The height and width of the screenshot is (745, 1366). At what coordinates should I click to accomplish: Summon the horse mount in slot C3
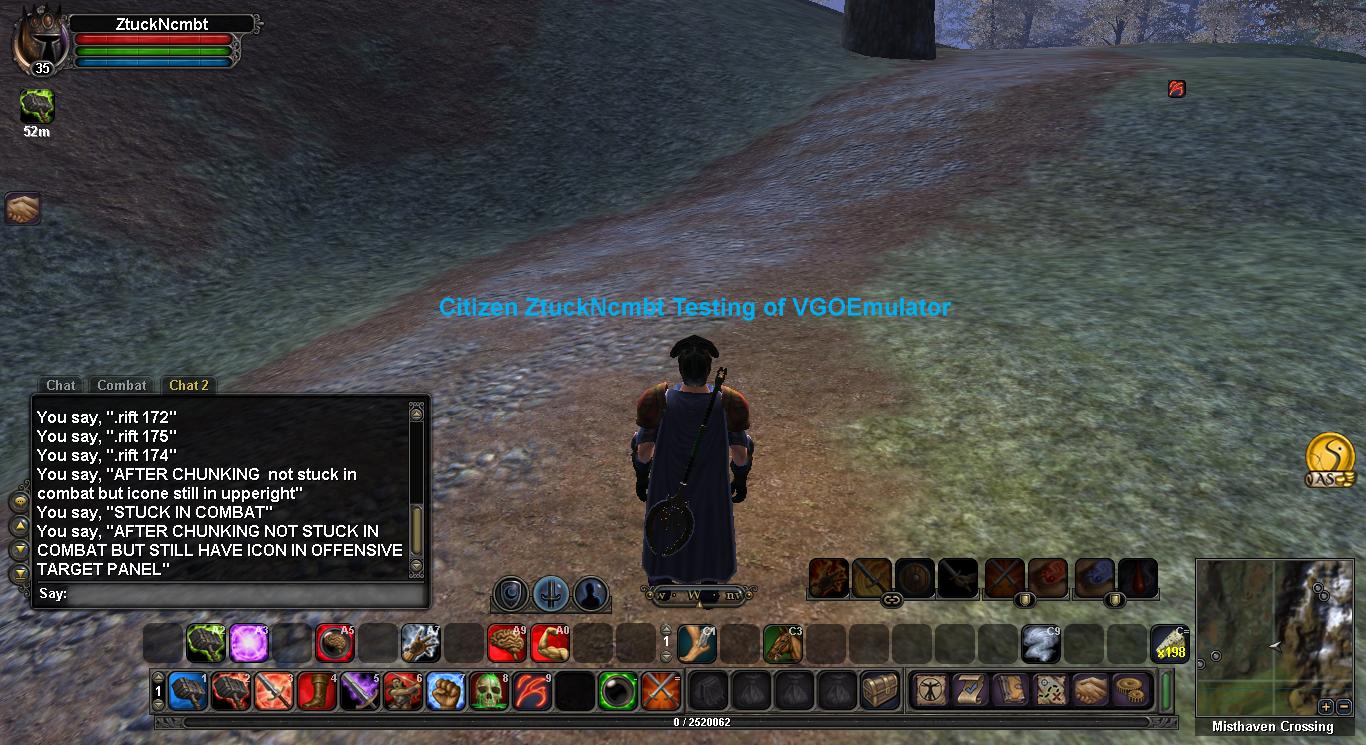point(783,643)
